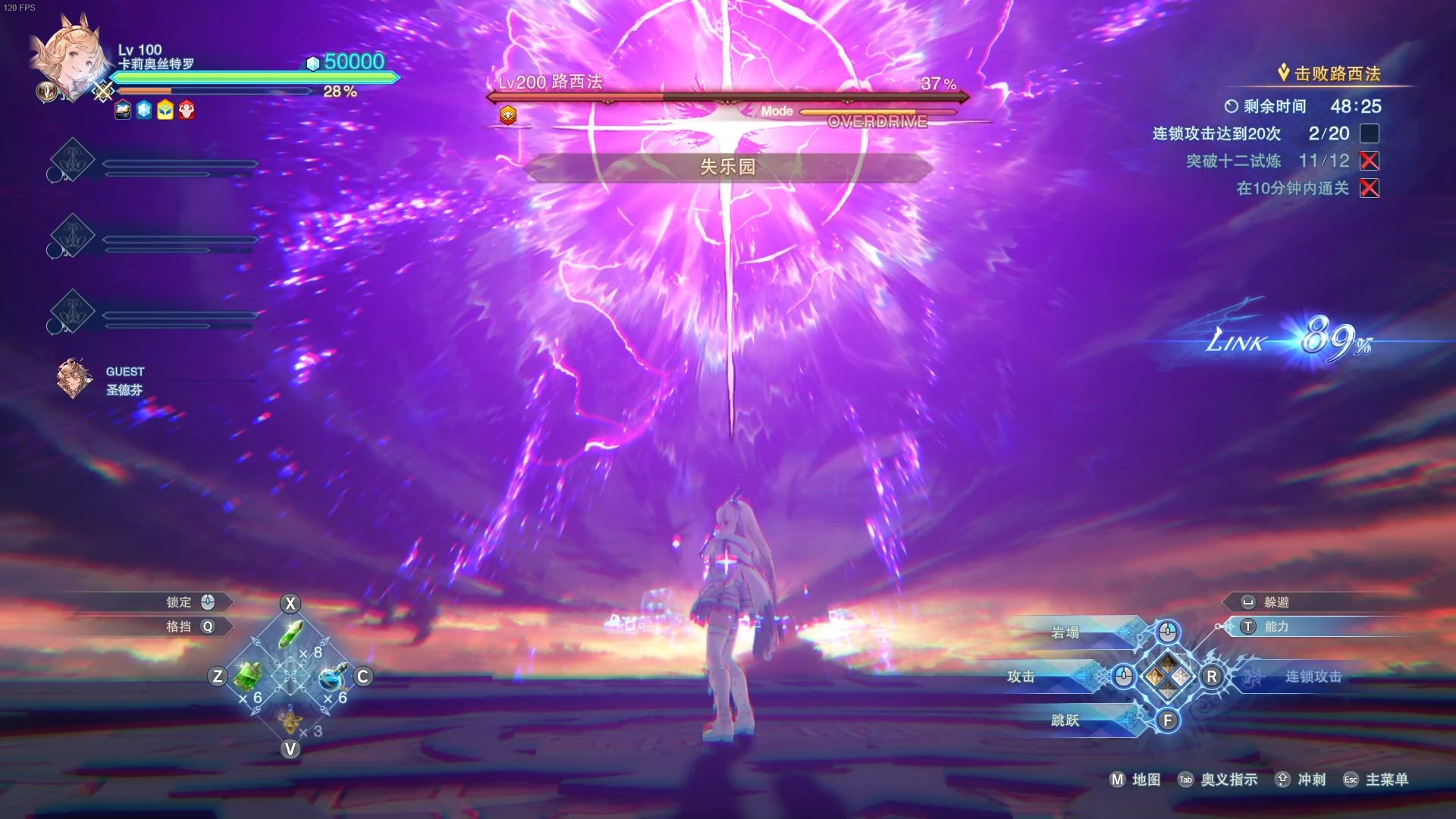Select guest party member Sandalphon's portrait
Image resolution: width=1456 pixels, height=819 pixels.
point(74,378)
